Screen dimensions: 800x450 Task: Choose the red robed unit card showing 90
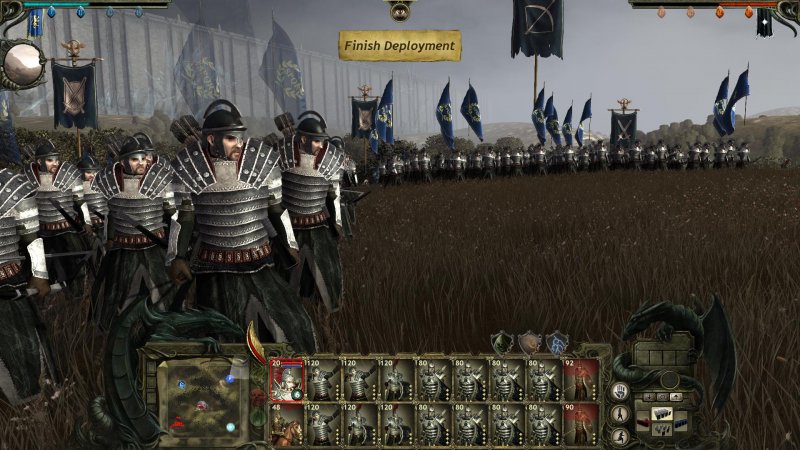pos(581,424)
